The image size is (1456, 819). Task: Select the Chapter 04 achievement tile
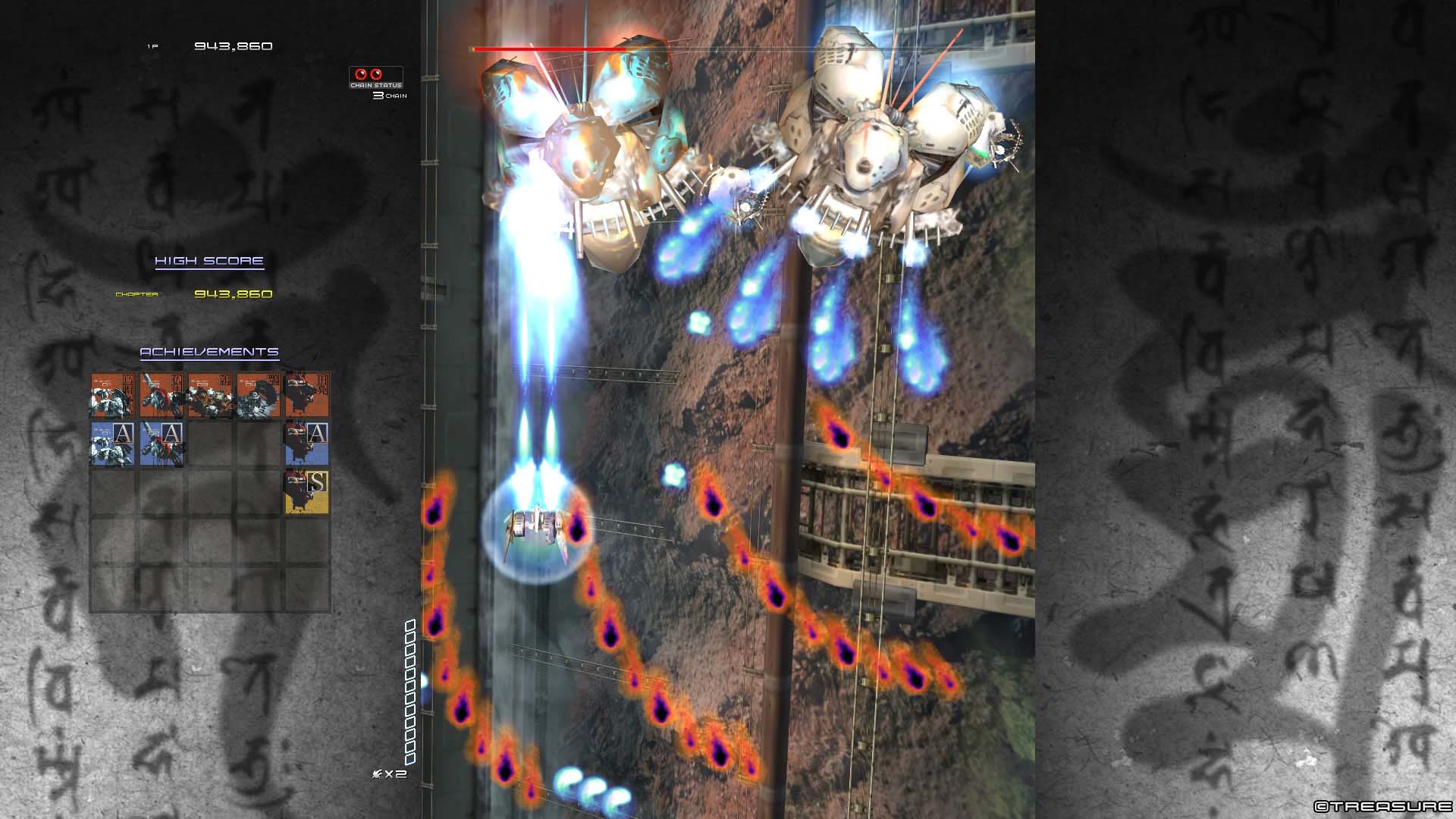pyautogui.click(x=258, y=394)
